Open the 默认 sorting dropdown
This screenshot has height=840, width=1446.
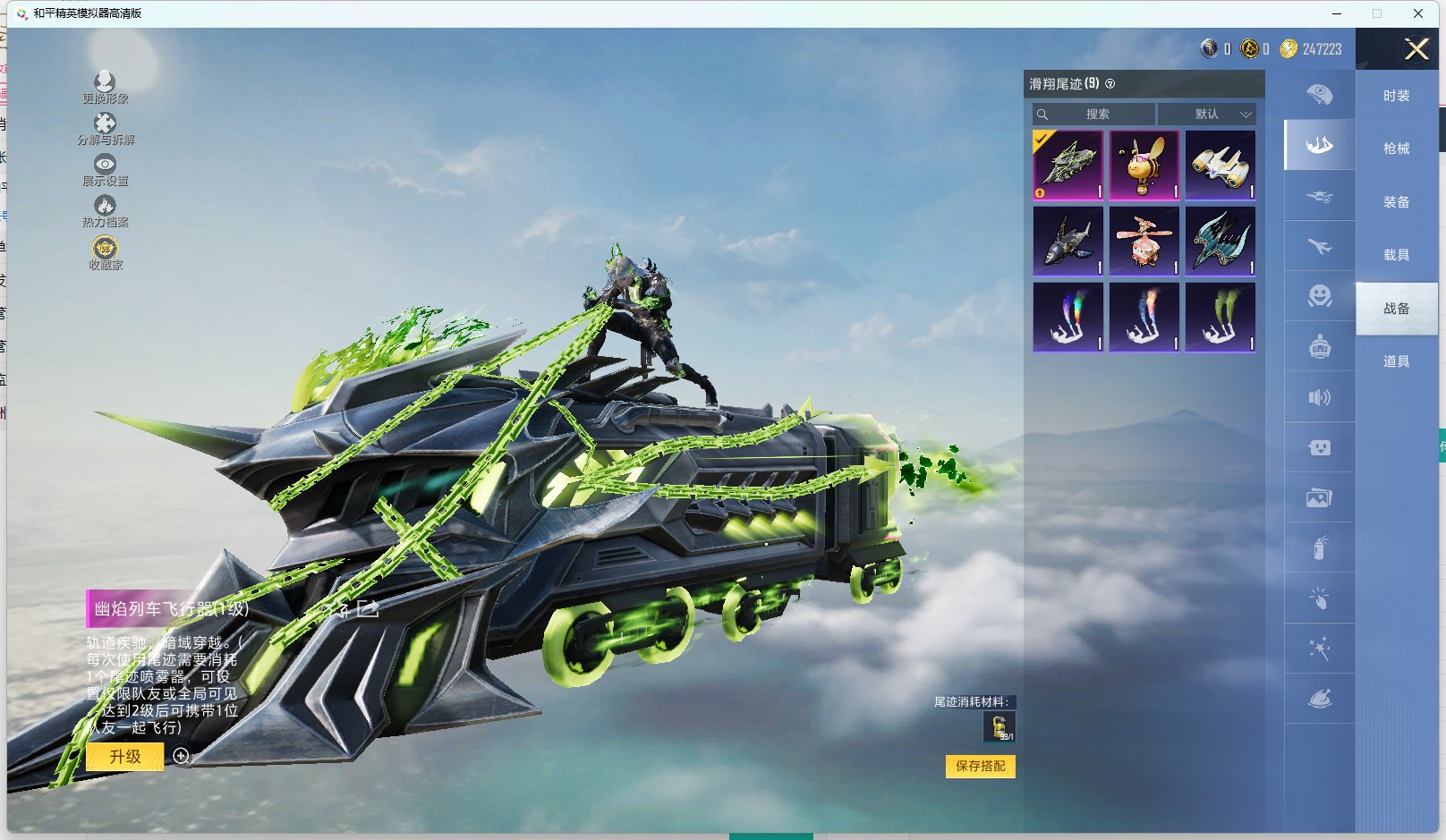pos(1207,115)
